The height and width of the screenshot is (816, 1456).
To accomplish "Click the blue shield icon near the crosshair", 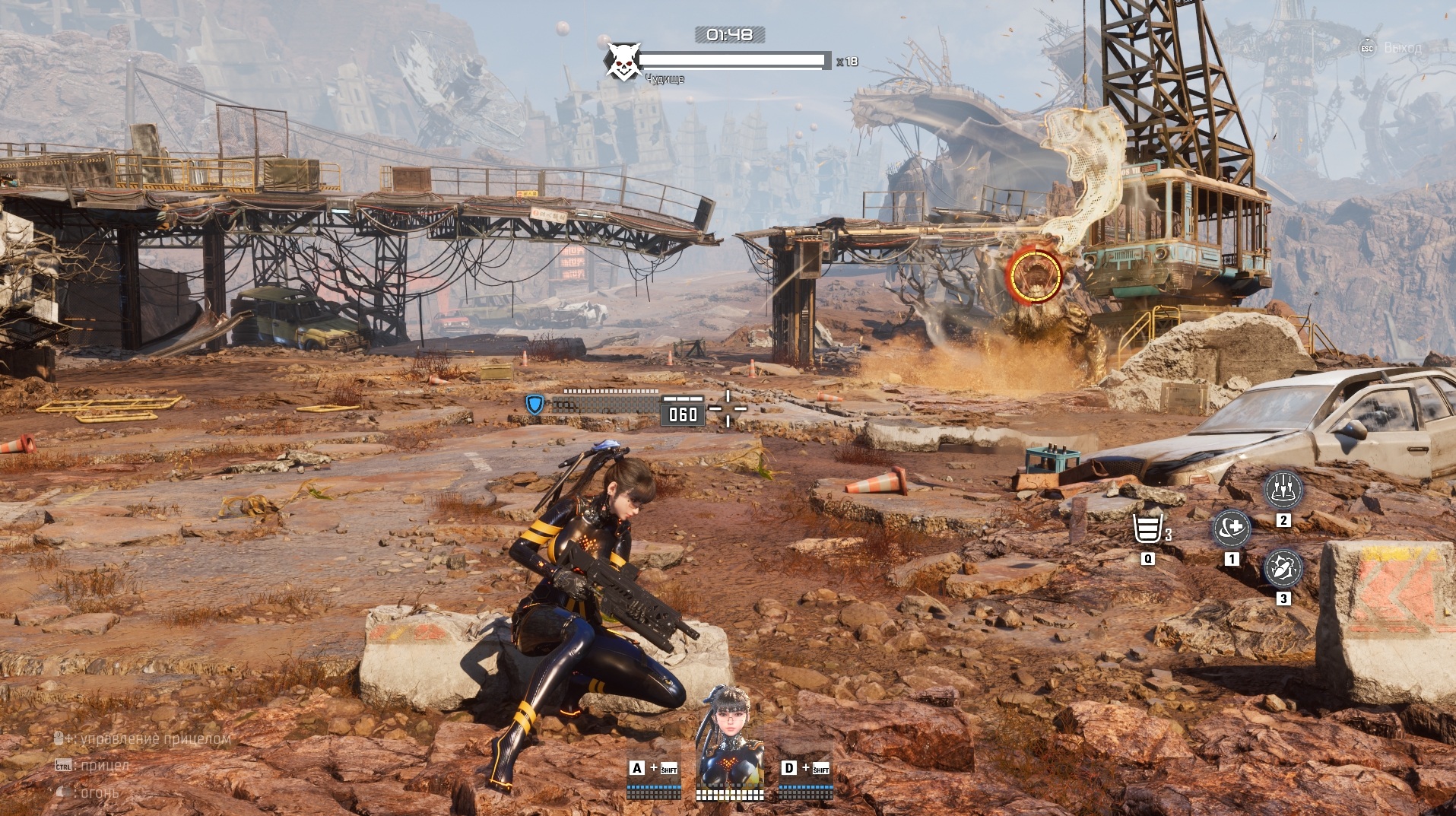I will tap(535, 405).
